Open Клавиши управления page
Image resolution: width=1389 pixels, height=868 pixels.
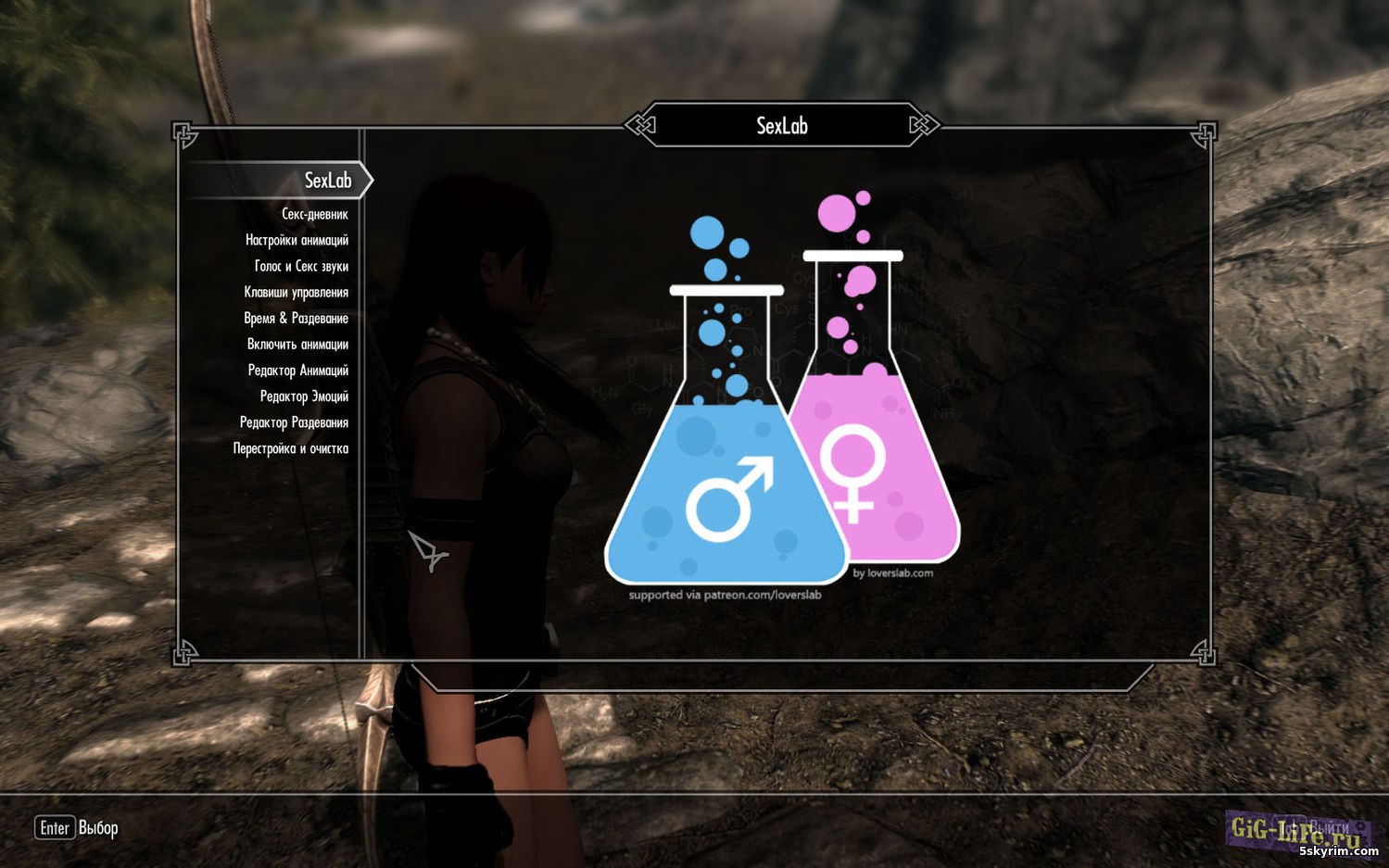click(x=296, y=293)
